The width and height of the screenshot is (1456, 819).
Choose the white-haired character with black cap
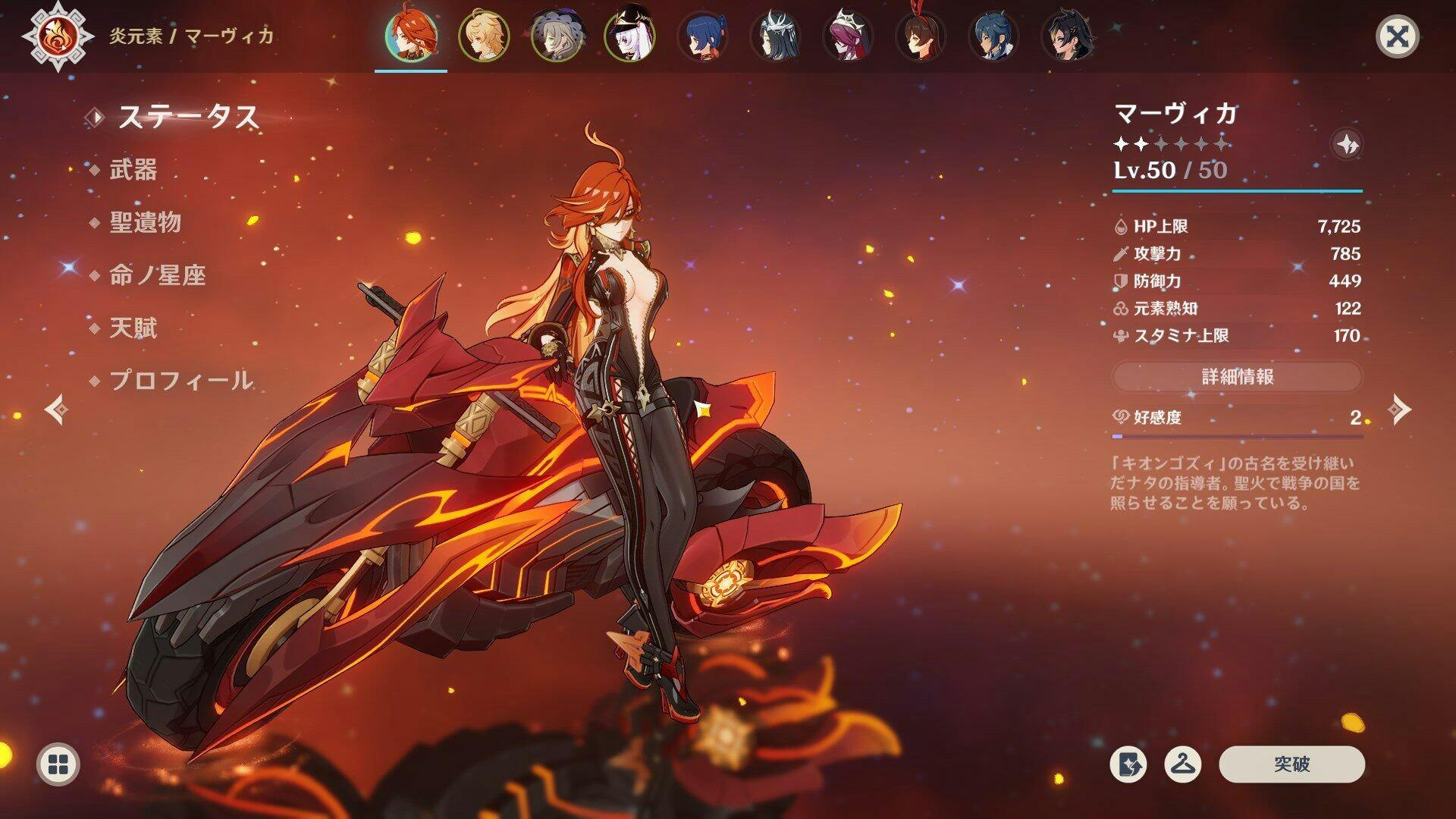pos(629,36)
